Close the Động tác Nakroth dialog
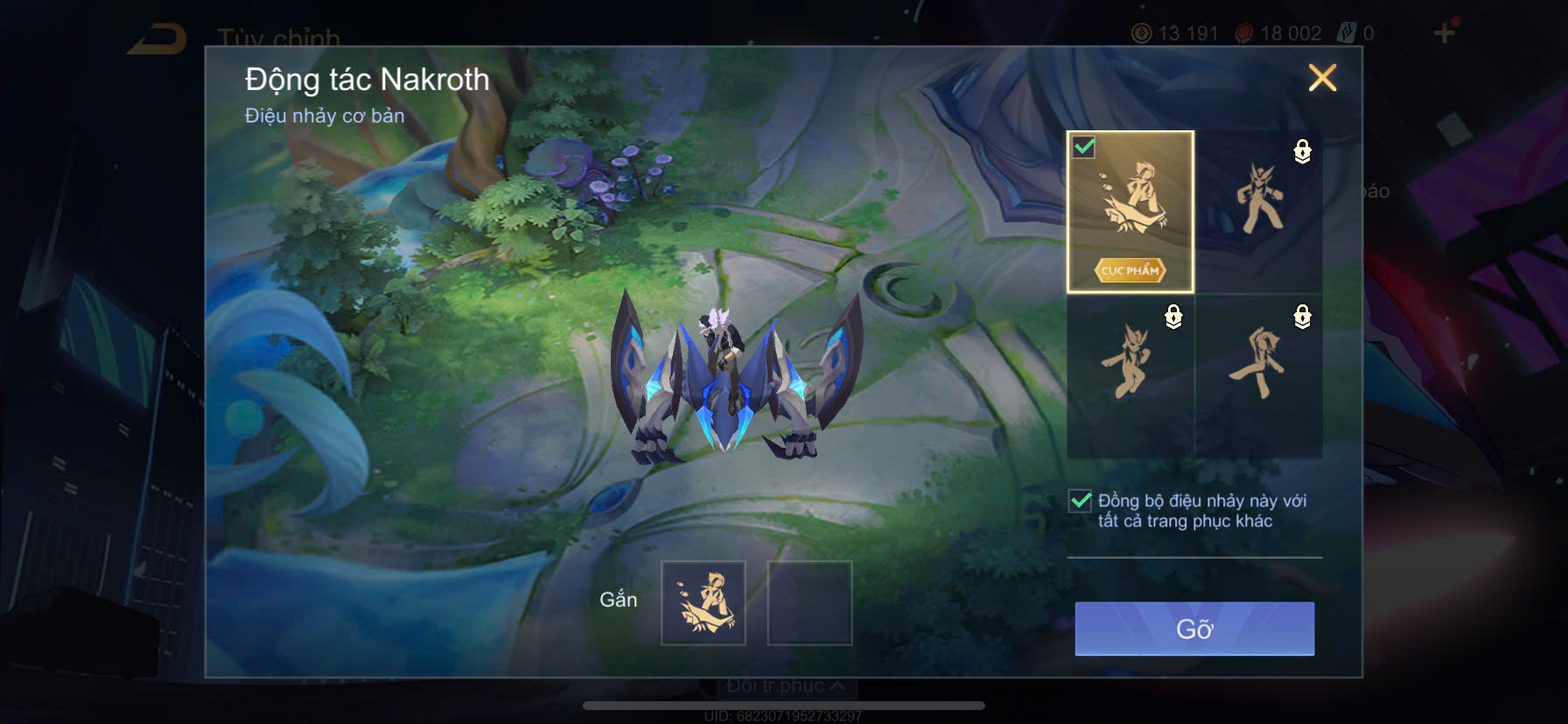This screenshot has width=1568, height=724. (x=1321, y=78)
